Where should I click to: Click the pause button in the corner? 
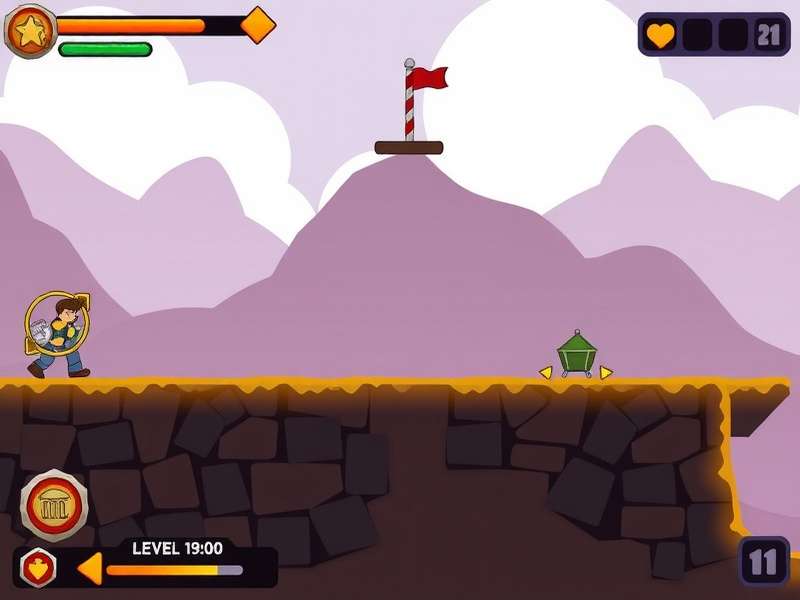(764, 561)
